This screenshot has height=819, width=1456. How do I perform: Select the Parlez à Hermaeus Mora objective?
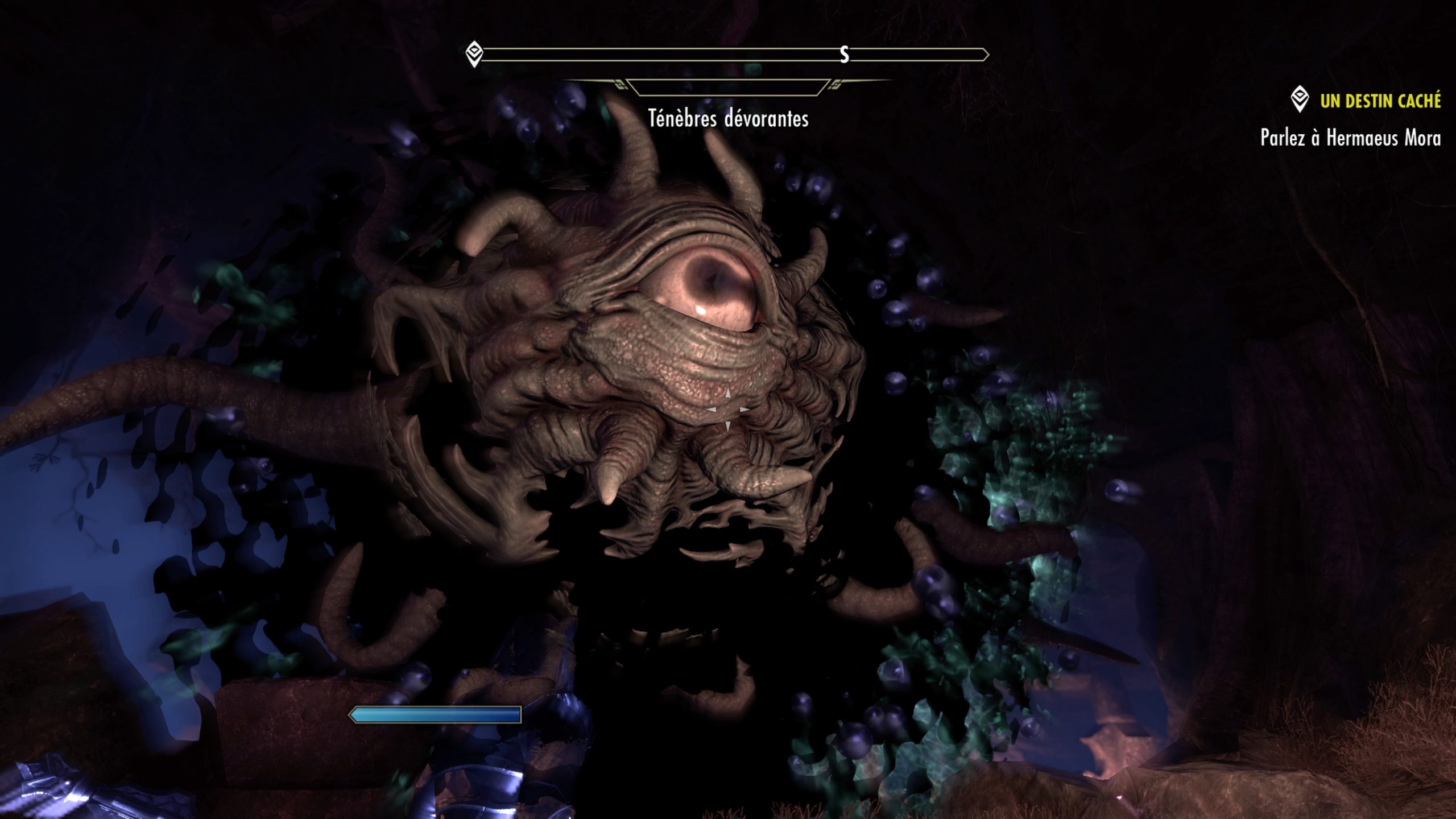click(1350, 138)
